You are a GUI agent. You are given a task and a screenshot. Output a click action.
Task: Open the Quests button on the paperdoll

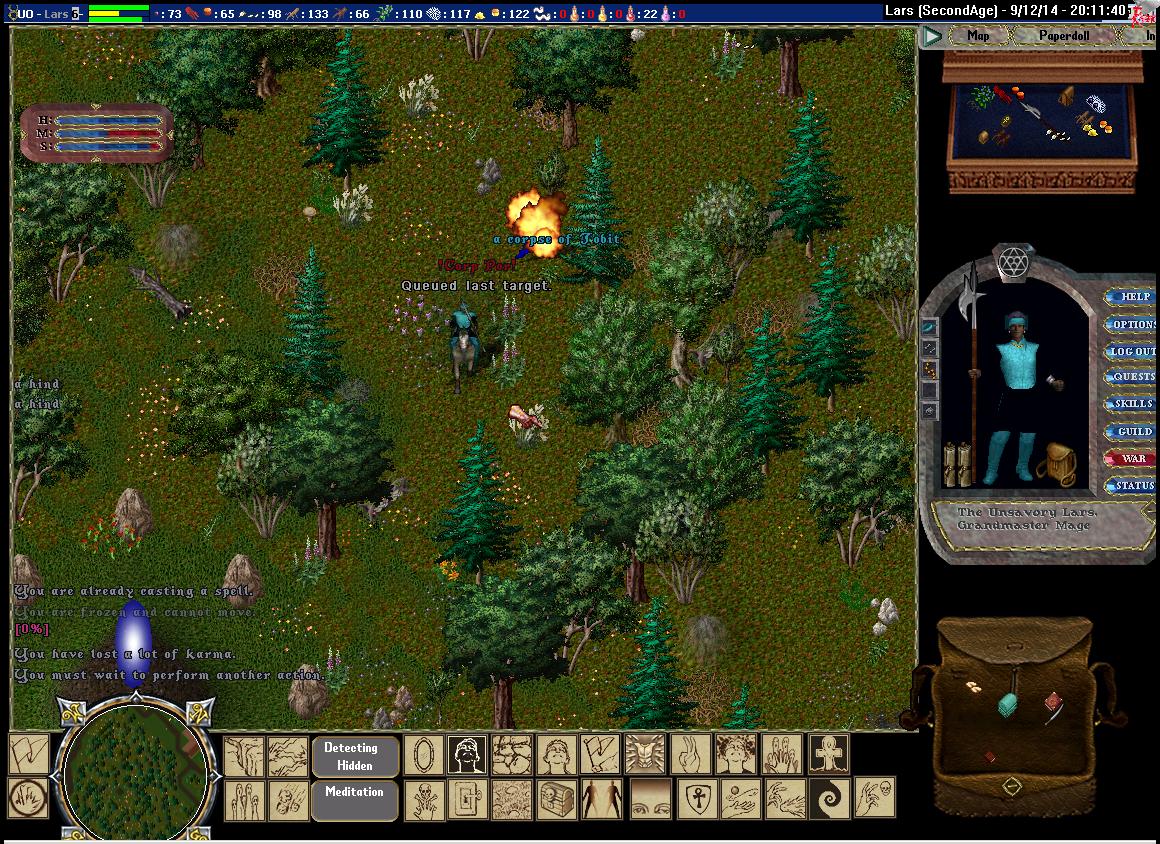pyautogui.click(x=1134, y=378)
